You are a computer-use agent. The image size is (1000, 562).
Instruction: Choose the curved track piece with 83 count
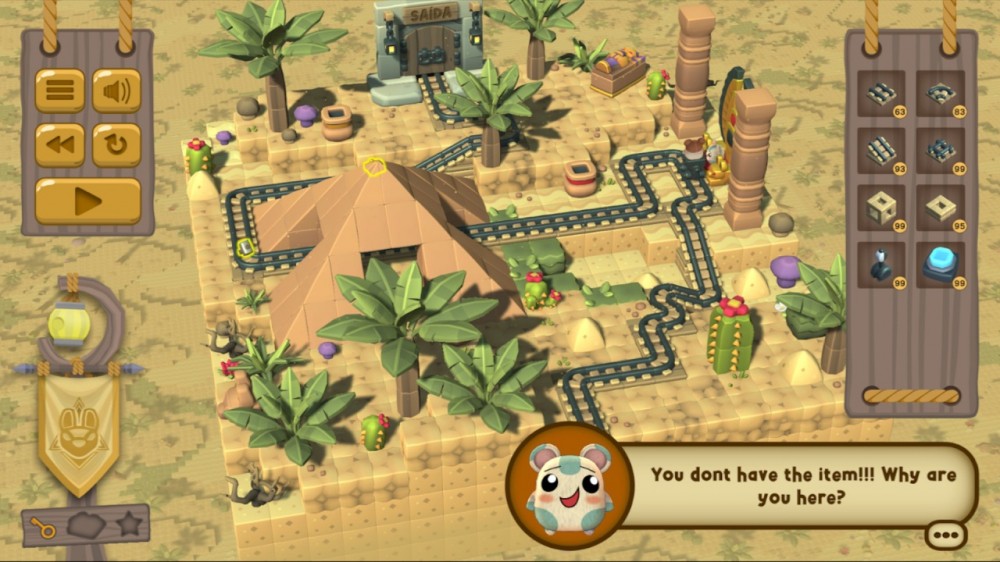(x=940, y=94)
